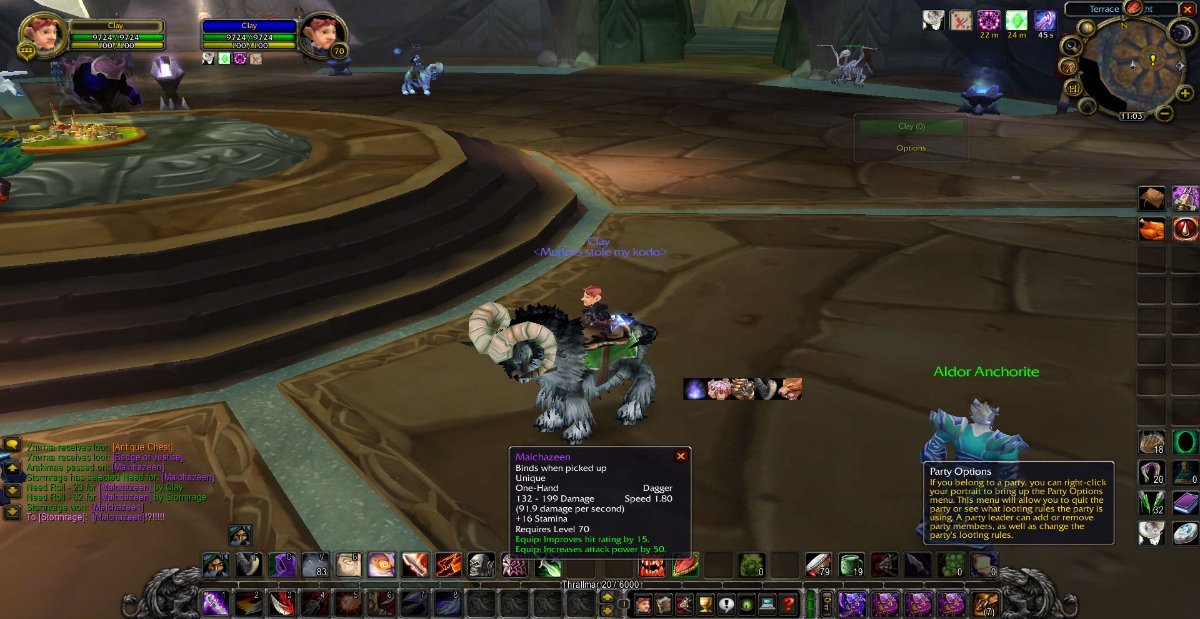Close the minimap with the X button
This screenshot has width=1200, height=619.
point(1187,9)
